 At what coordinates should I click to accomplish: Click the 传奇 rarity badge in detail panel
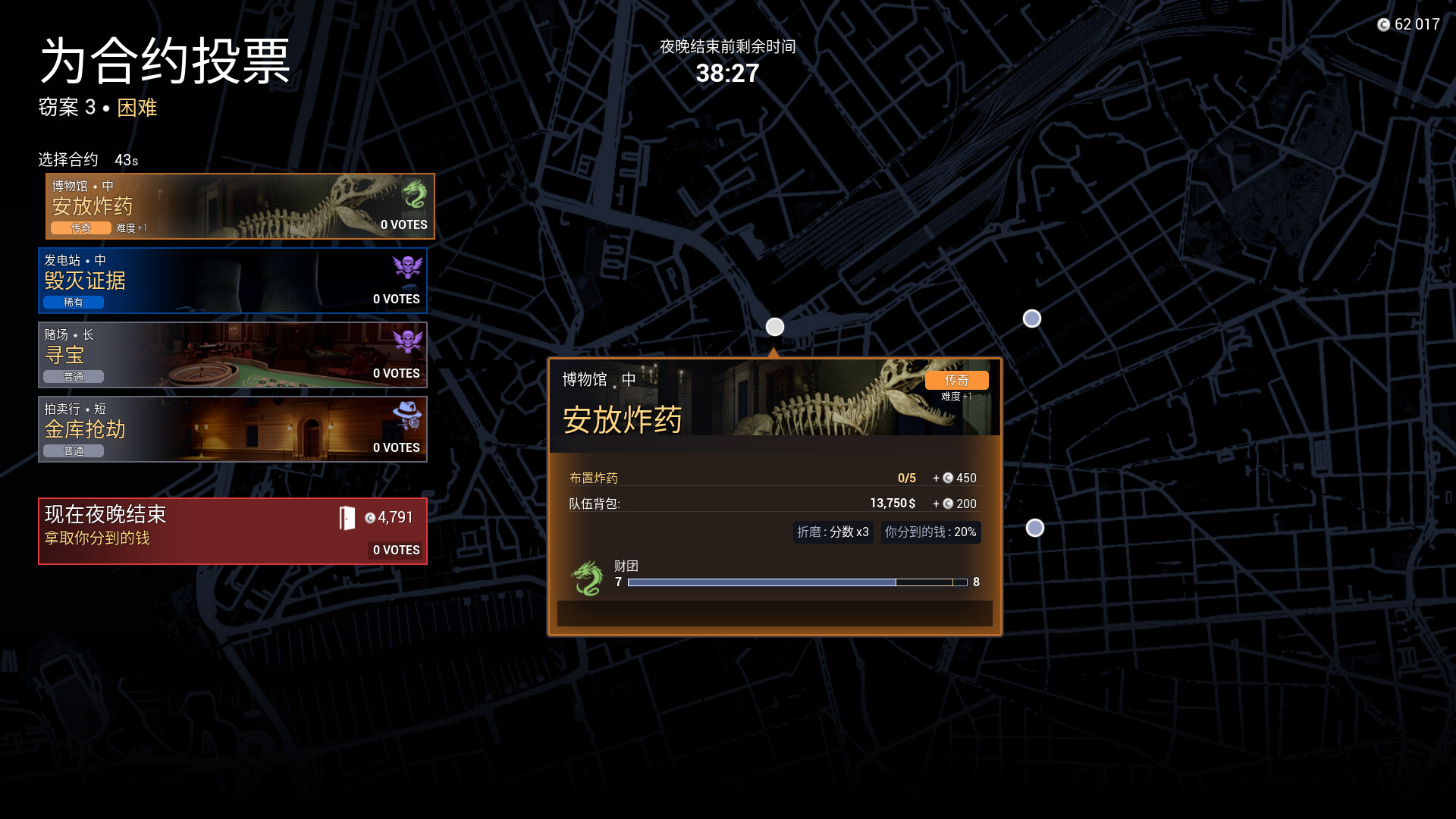click(x=956, y=380)
